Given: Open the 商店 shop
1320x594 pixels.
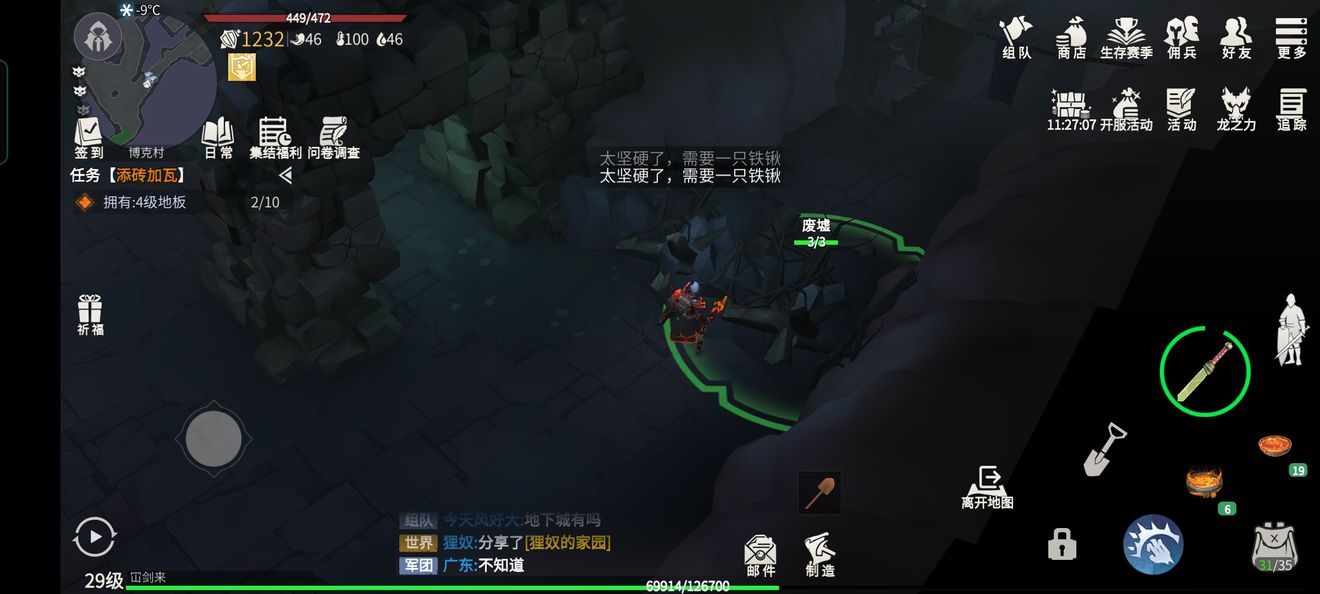Looking at the screenshot, I should point(1071,37).
